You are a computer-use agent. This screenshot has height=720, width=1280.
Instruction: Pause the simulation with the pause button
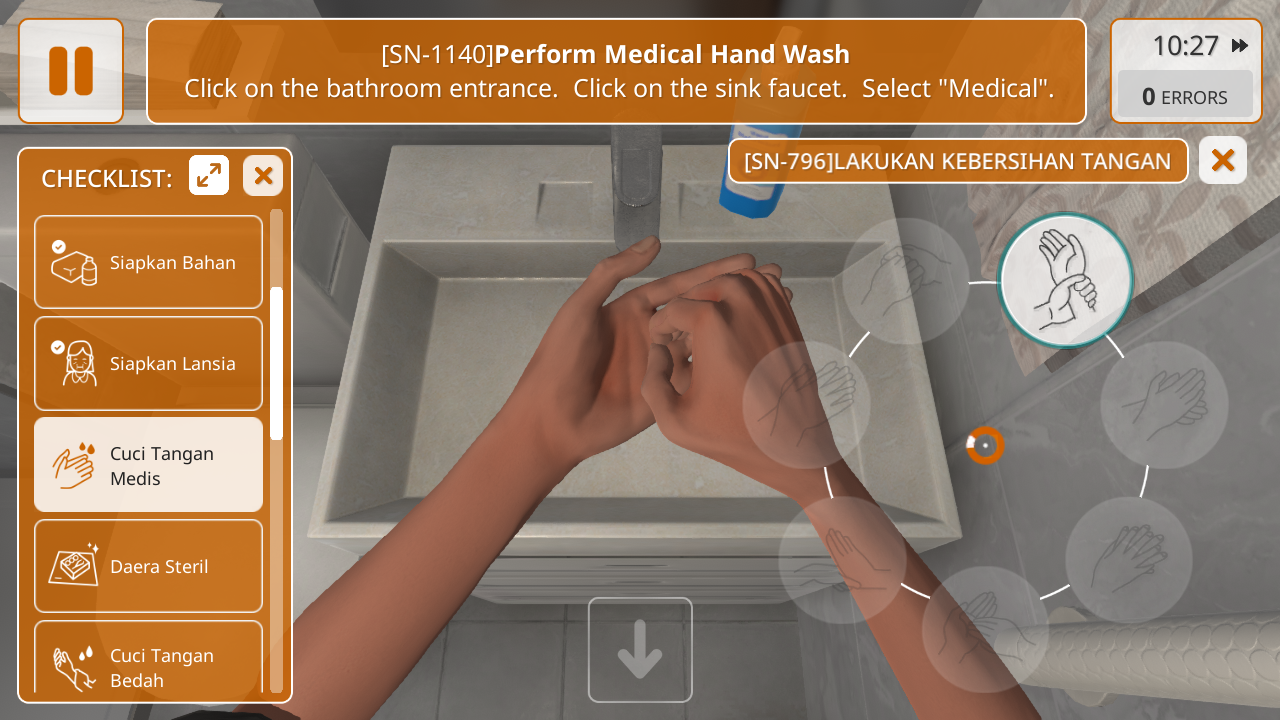click(71, 71)
